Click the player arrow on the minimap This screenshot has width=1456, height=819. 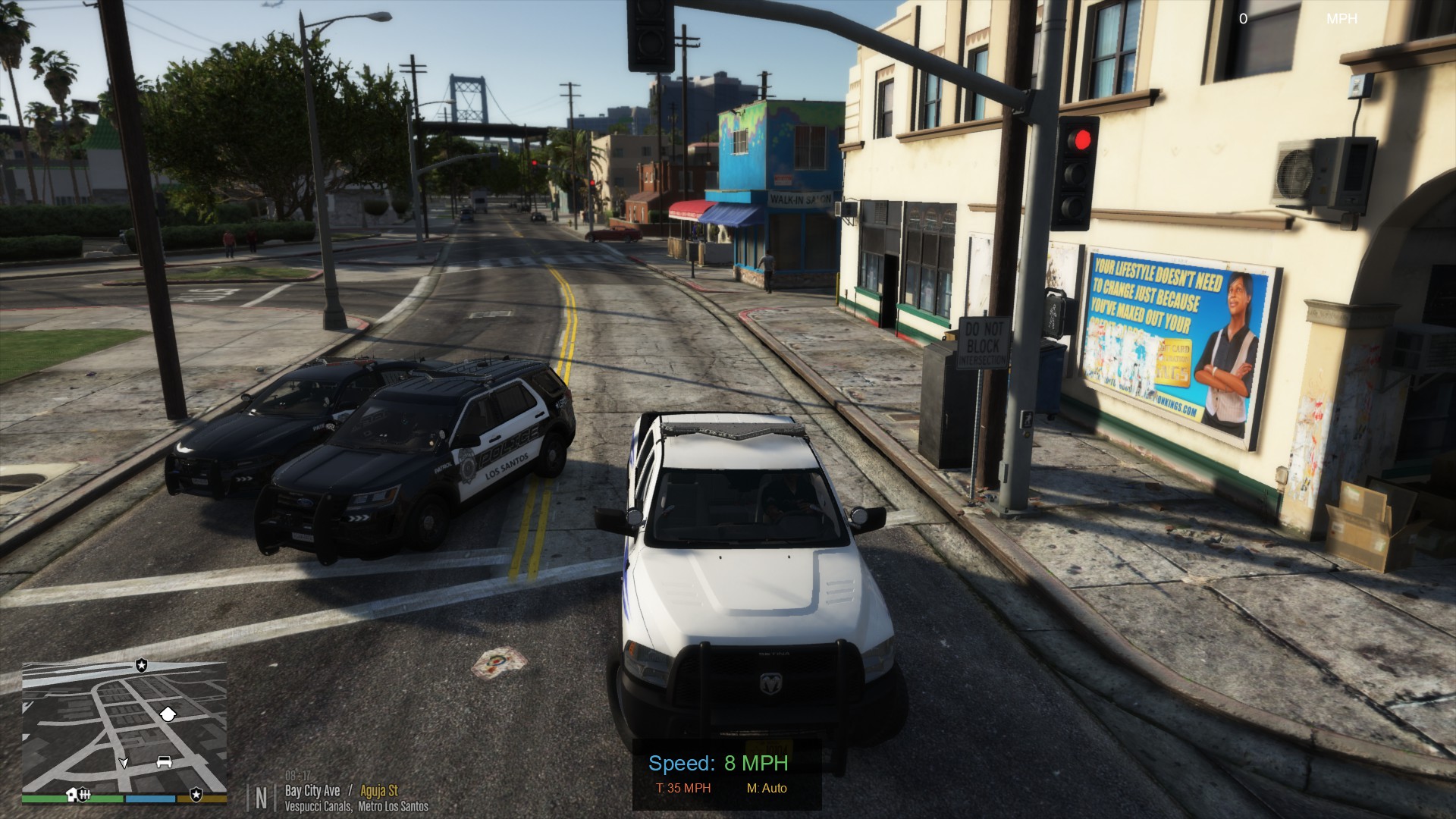[x=124, y=762]
